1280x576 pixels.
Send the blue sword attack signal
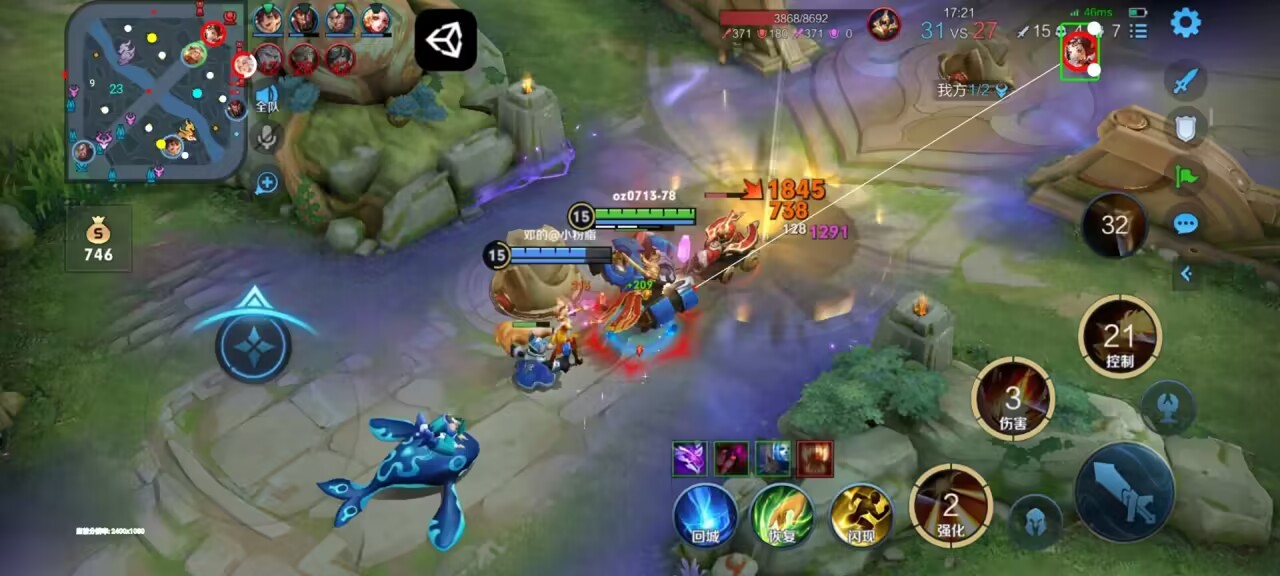(x=1186, y=80)
